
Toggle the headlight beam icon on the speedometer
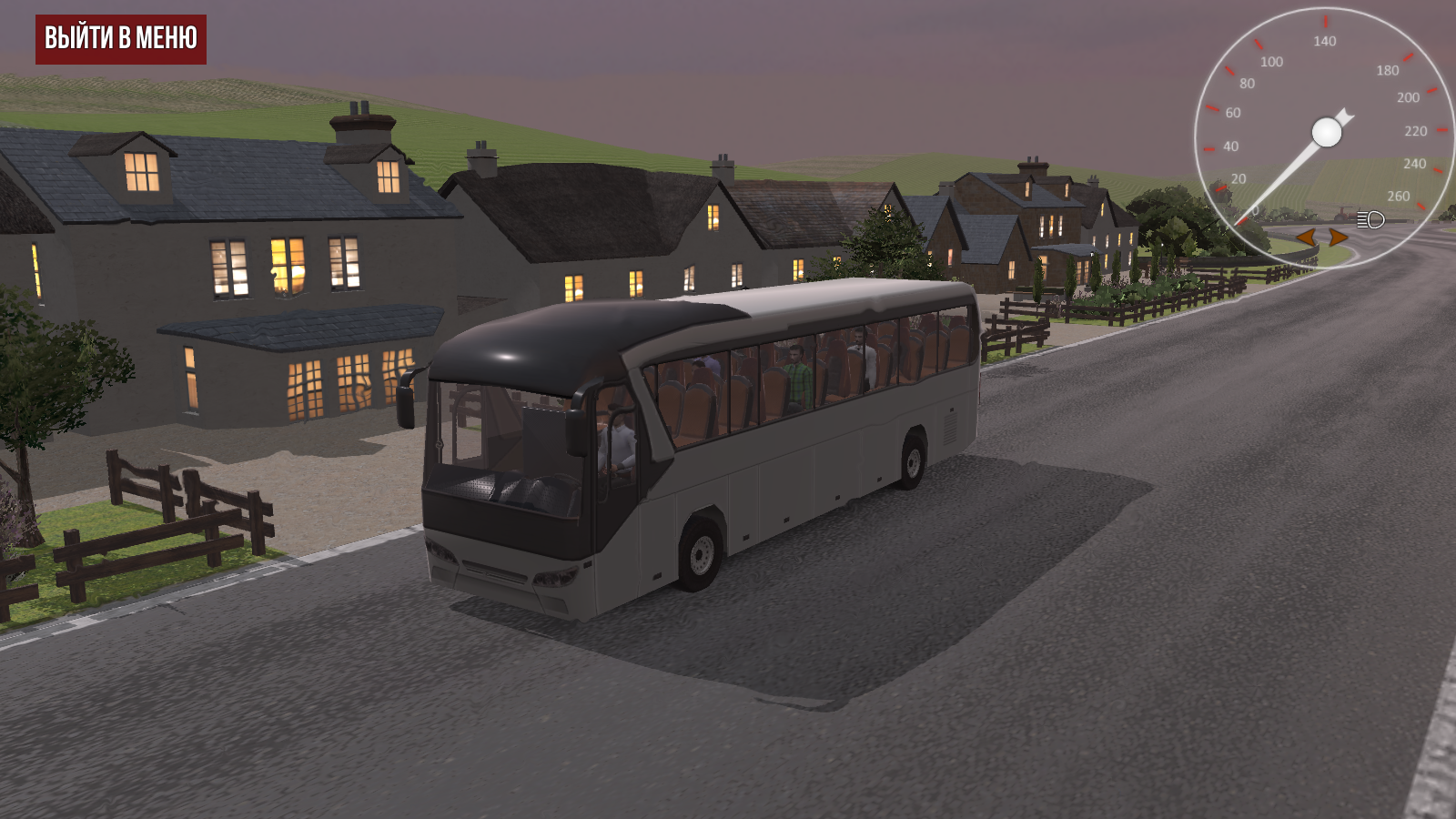pyautogui.click(x=1370, y=219)
